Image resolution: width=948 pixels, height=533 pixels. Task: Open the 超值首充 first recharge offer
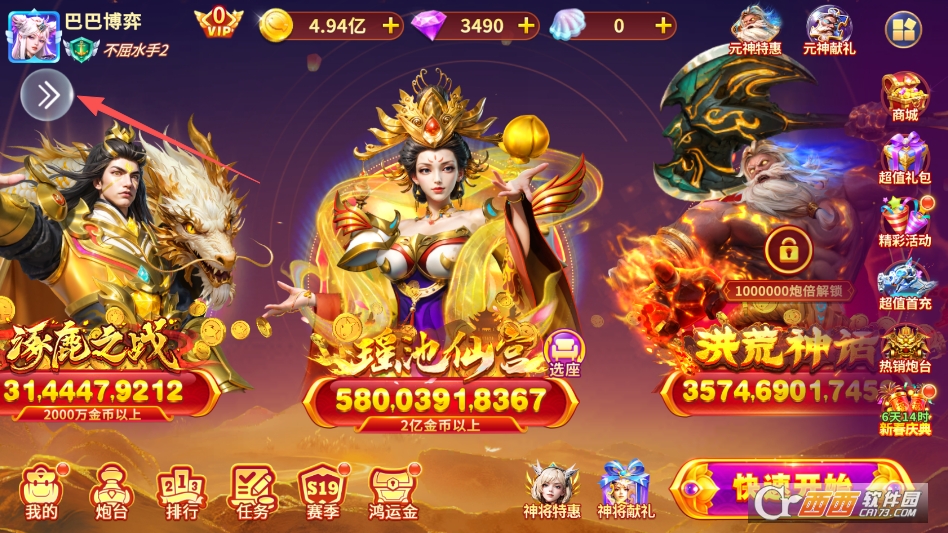click(x=904, y=285)
